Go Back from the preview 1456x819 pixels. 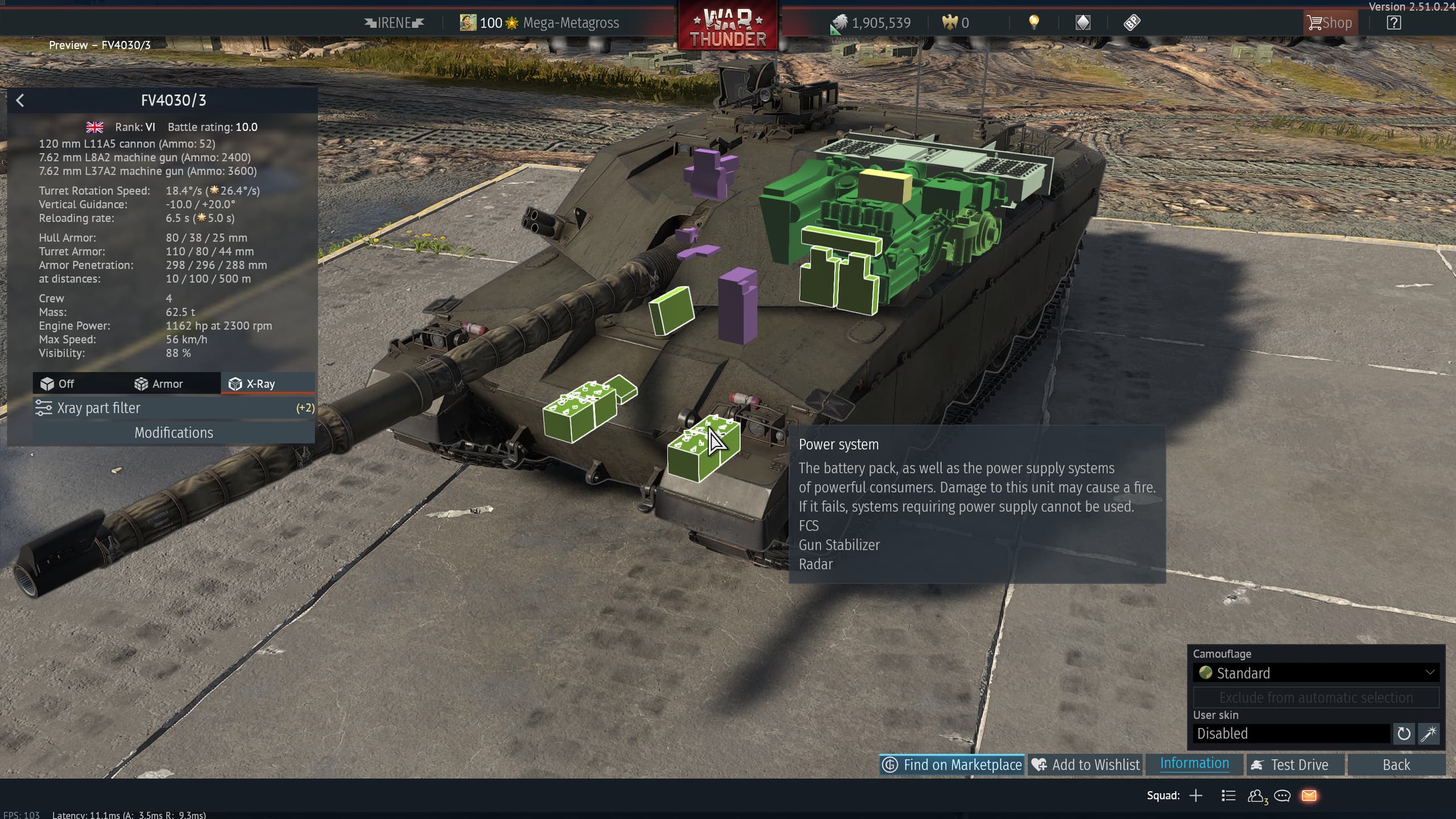(1396, 765)
